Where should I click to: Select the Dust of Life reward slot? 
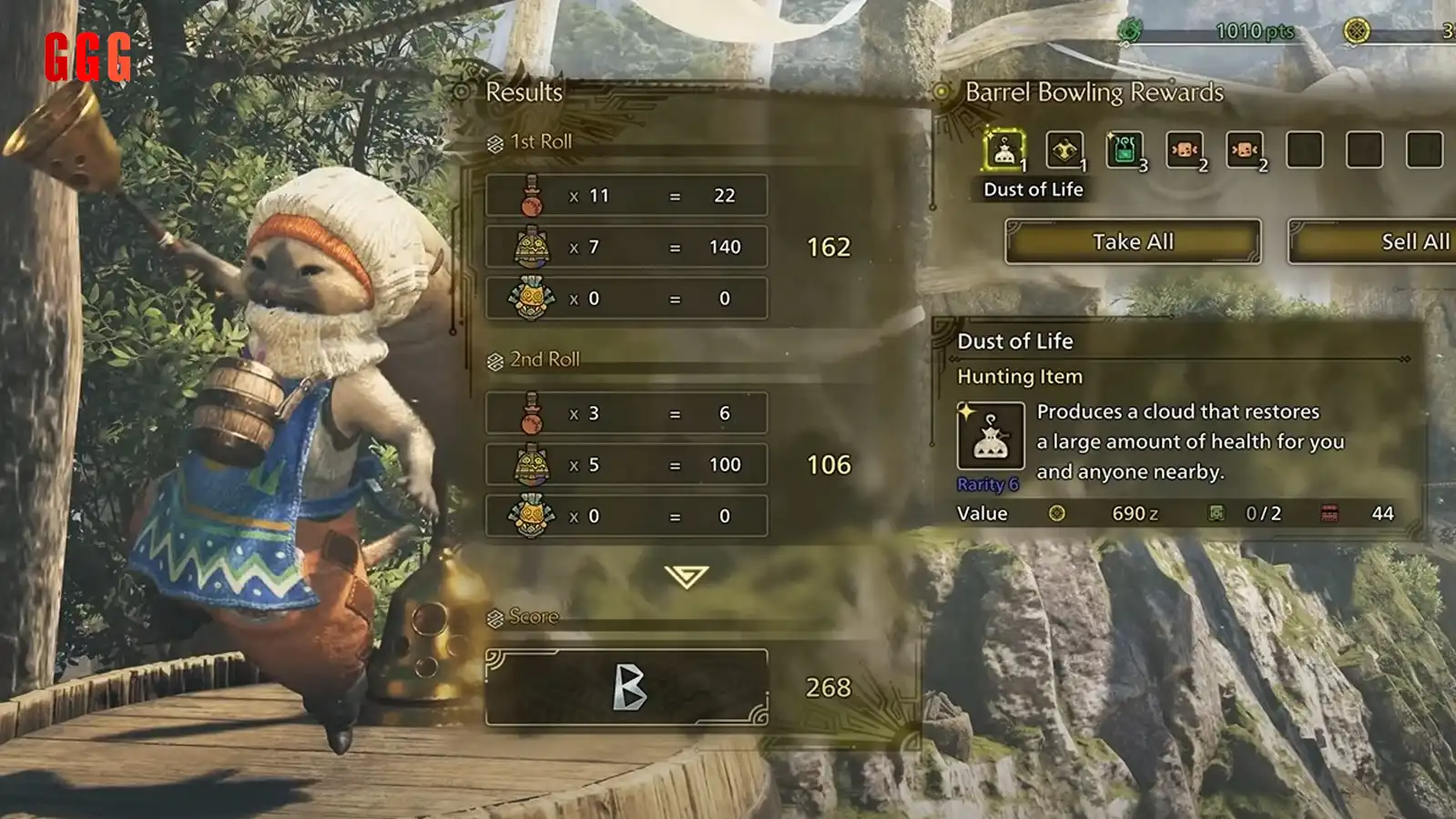pos(1004,150)
